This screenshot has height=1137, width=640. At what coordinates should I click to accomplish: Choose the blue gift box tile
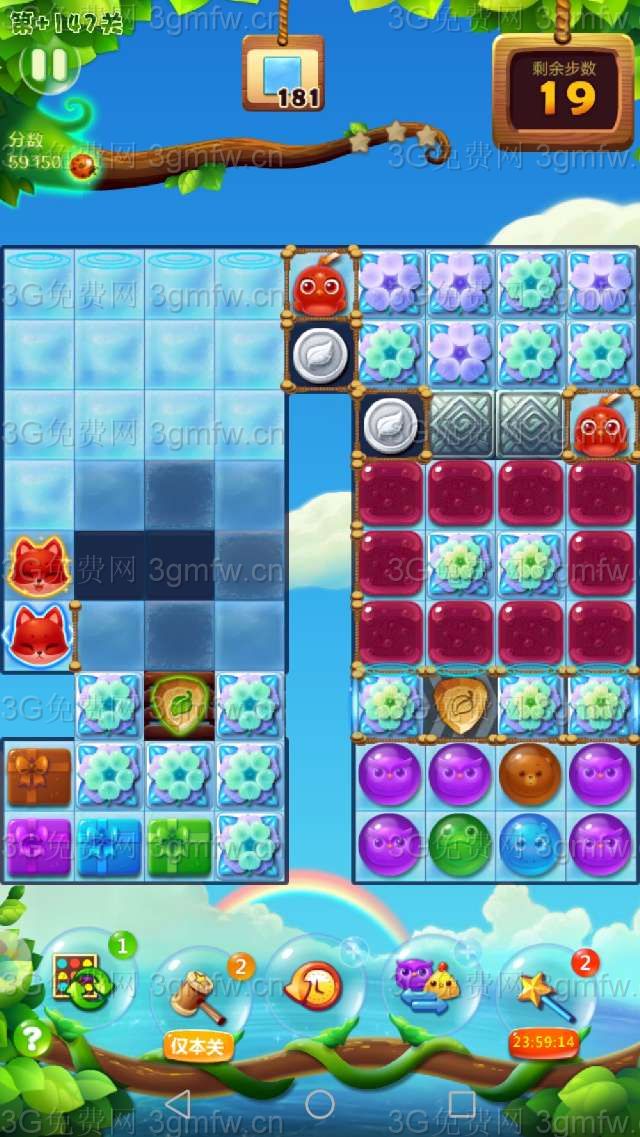pyautogui.click(x=110, y=846)
